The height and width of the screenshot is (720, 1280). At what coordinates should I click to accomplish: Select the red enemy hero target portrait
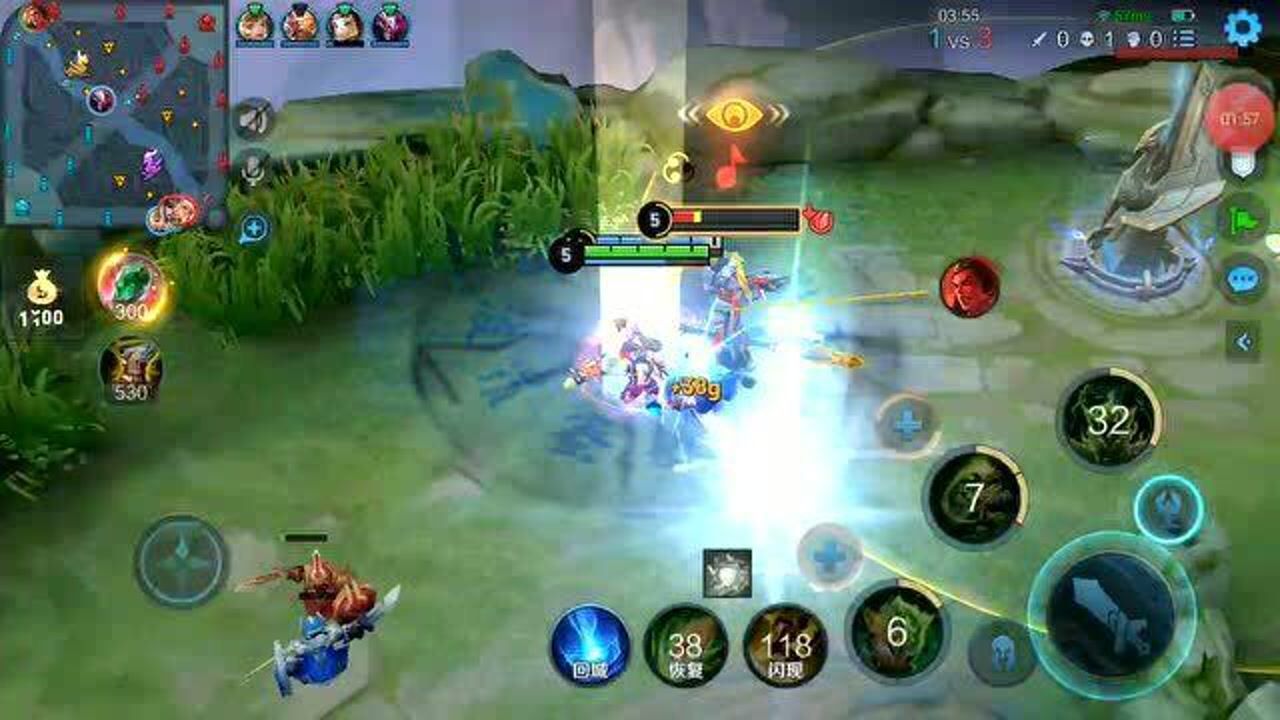click(969, 288)
